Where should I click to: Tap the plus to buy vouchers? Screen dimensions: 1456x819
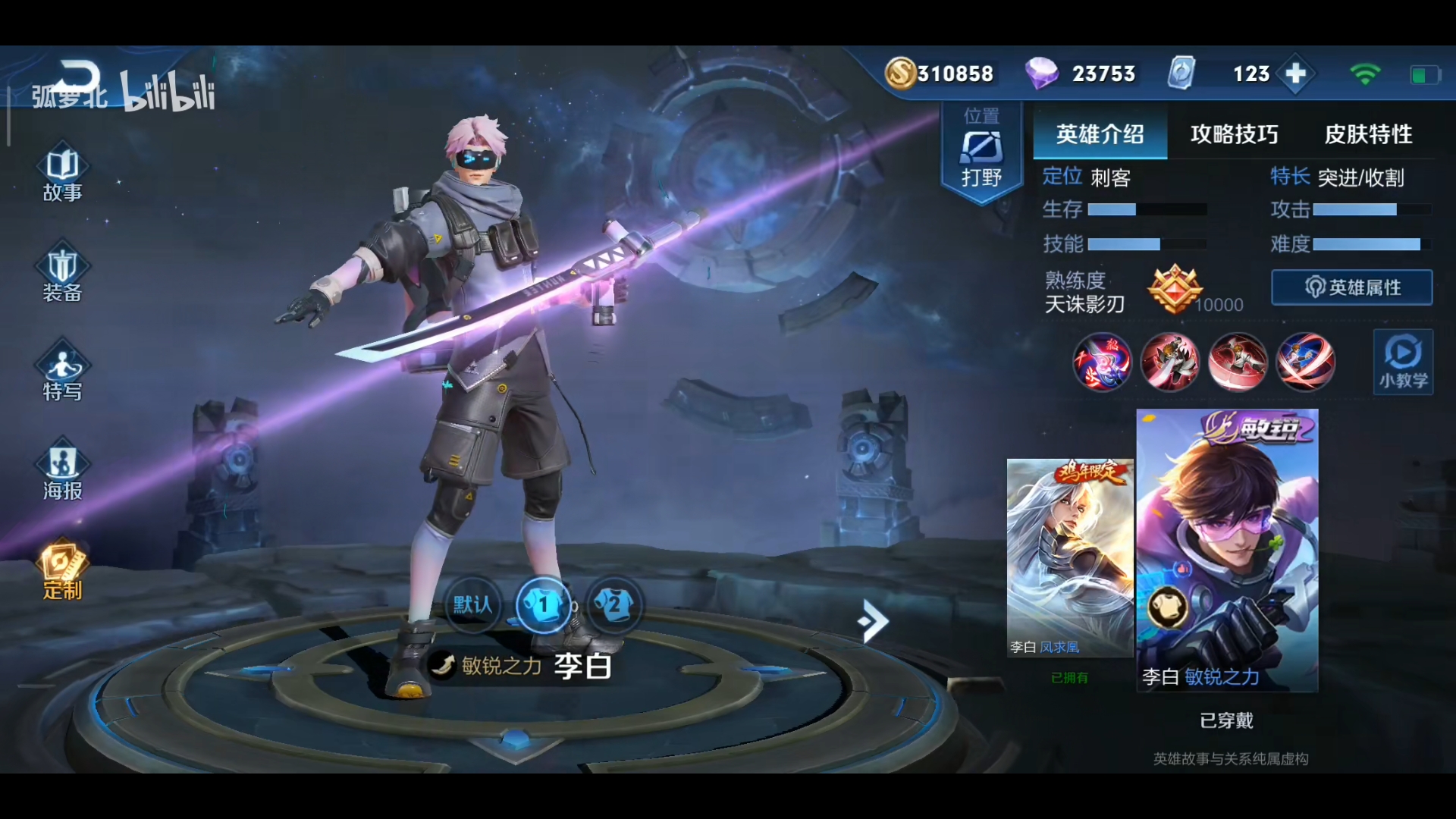coord(1296,74)
